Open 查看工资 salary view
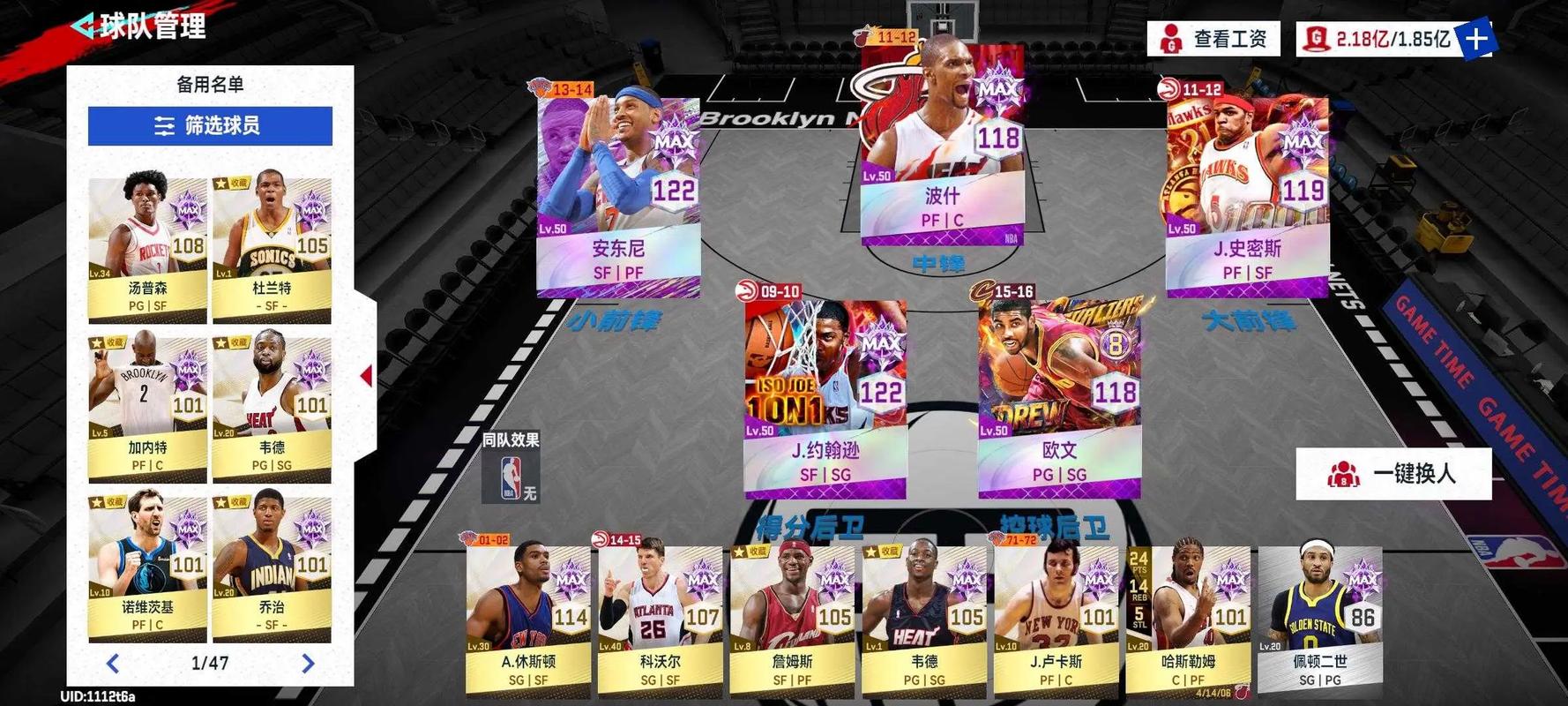Image resolution: width=1568 pixels, height=706 pixels. click(1213, 39)
